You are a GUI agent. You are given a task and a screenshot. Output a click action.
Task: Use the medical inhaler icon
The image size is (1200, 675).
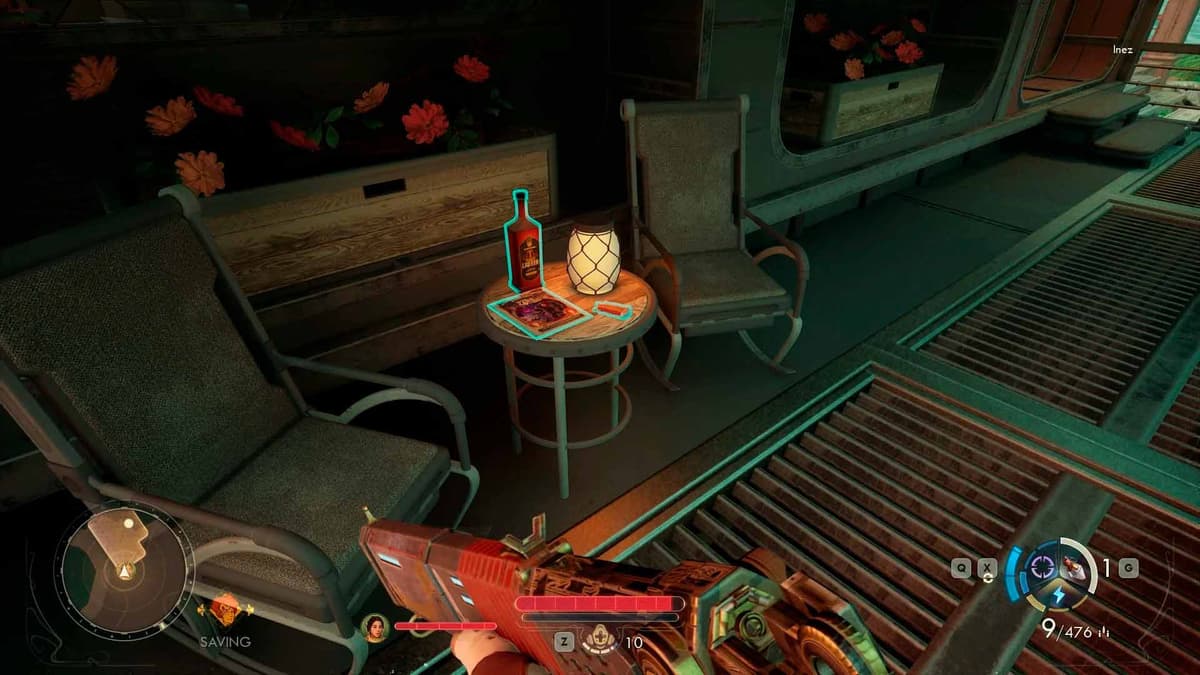click(602, 638)
